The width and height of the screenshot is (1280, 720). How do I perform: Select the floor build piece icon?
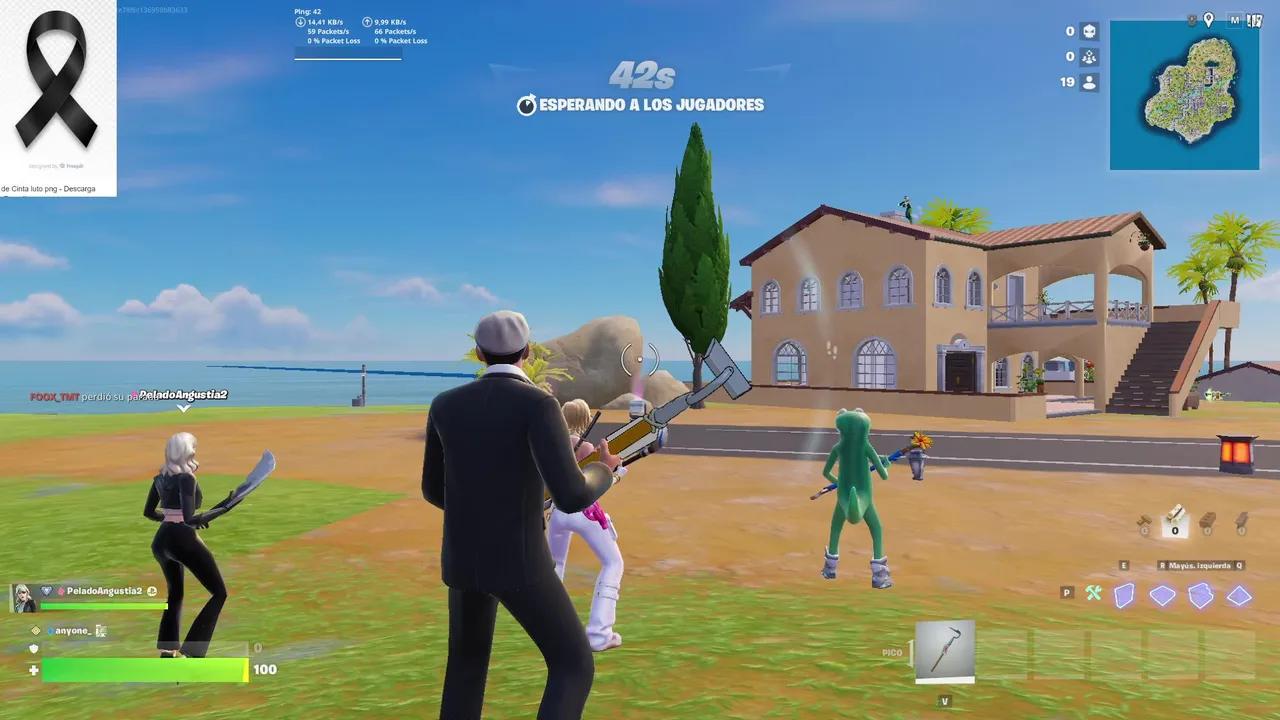[1163, 594]
